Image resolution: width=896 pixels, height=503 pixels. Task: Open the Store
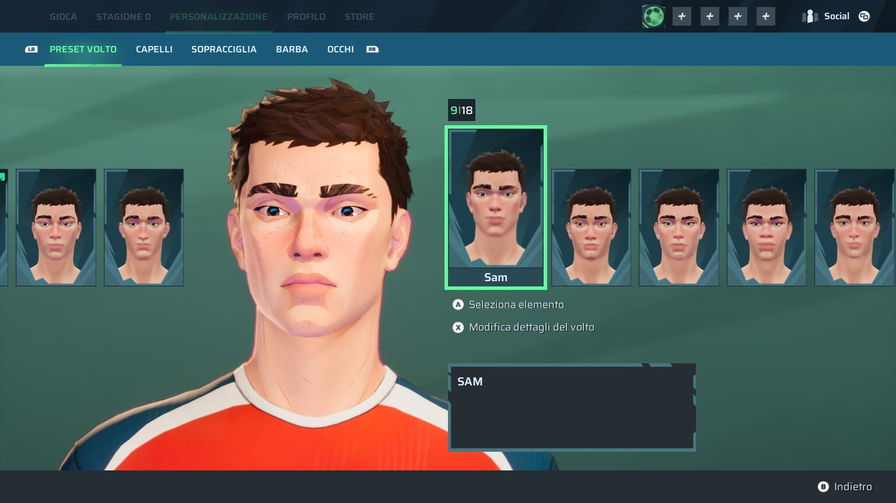tap(359, 17)
